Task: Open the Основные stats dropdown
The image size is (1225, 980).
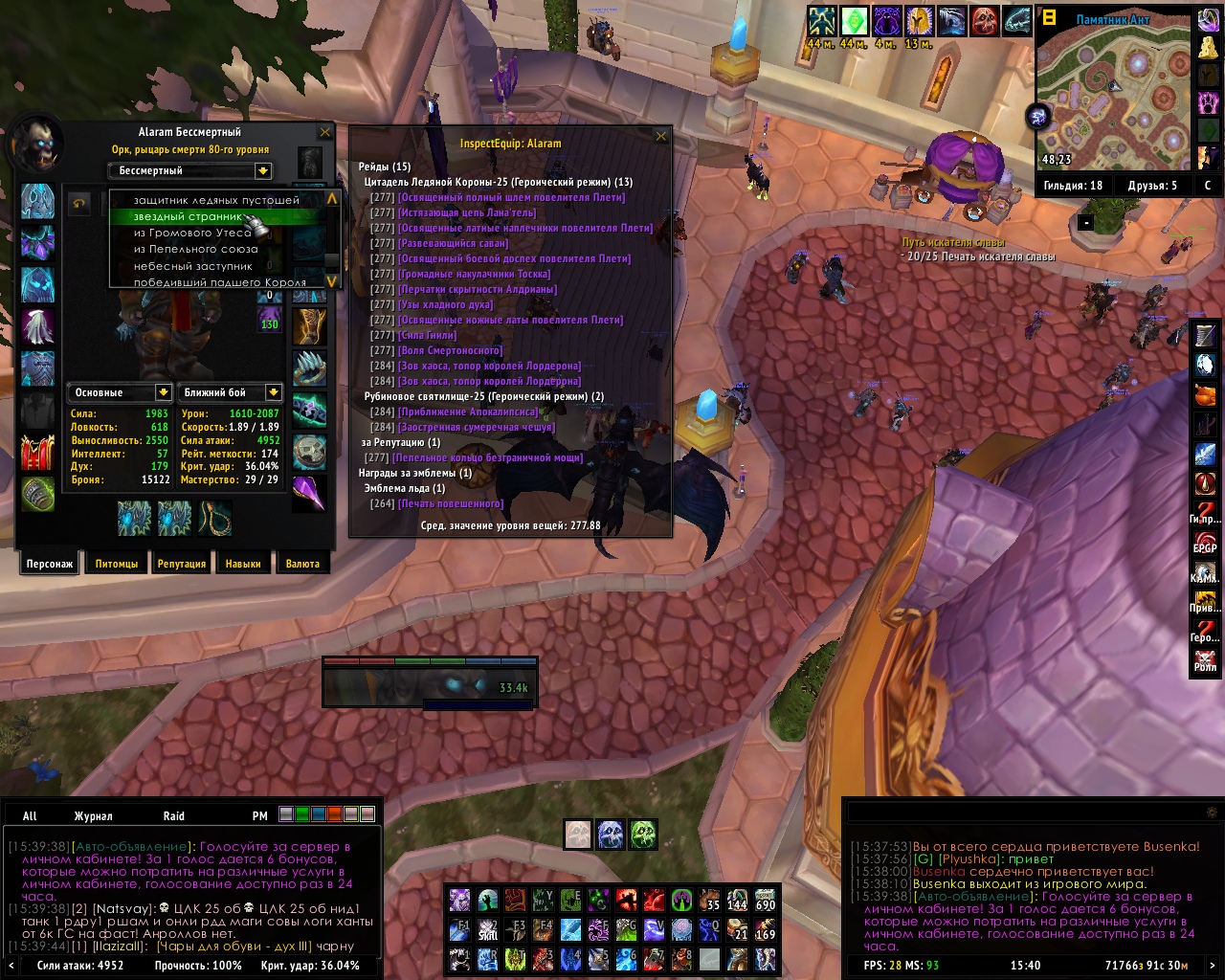Action: (x=164, y=392)
